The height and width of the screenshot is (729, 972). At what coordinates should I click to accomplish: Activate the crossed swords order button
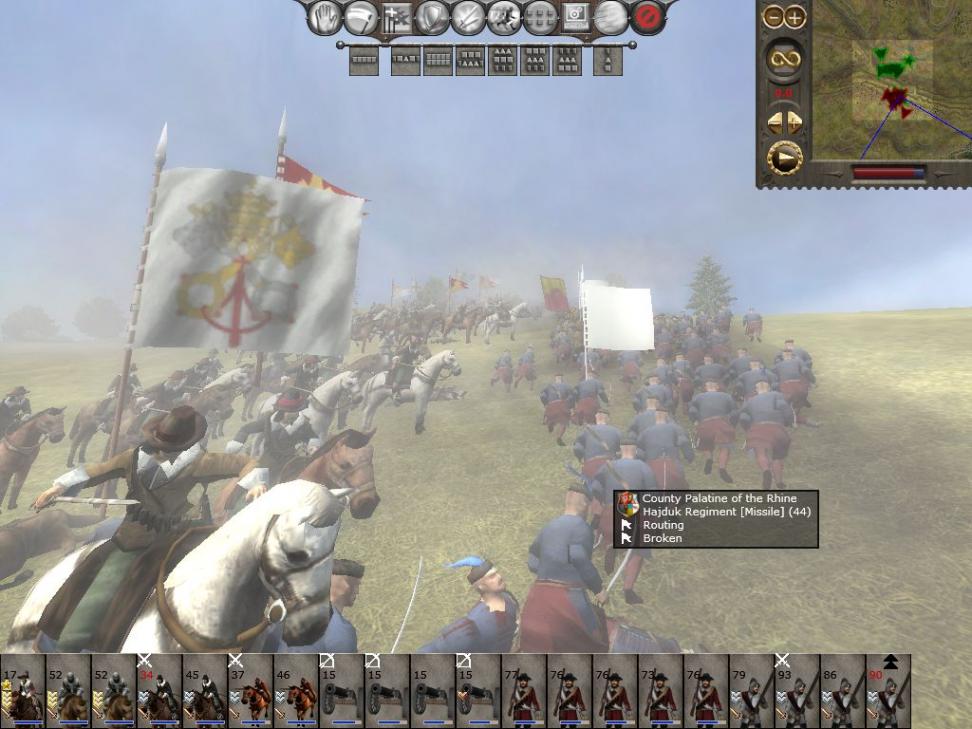468,16
